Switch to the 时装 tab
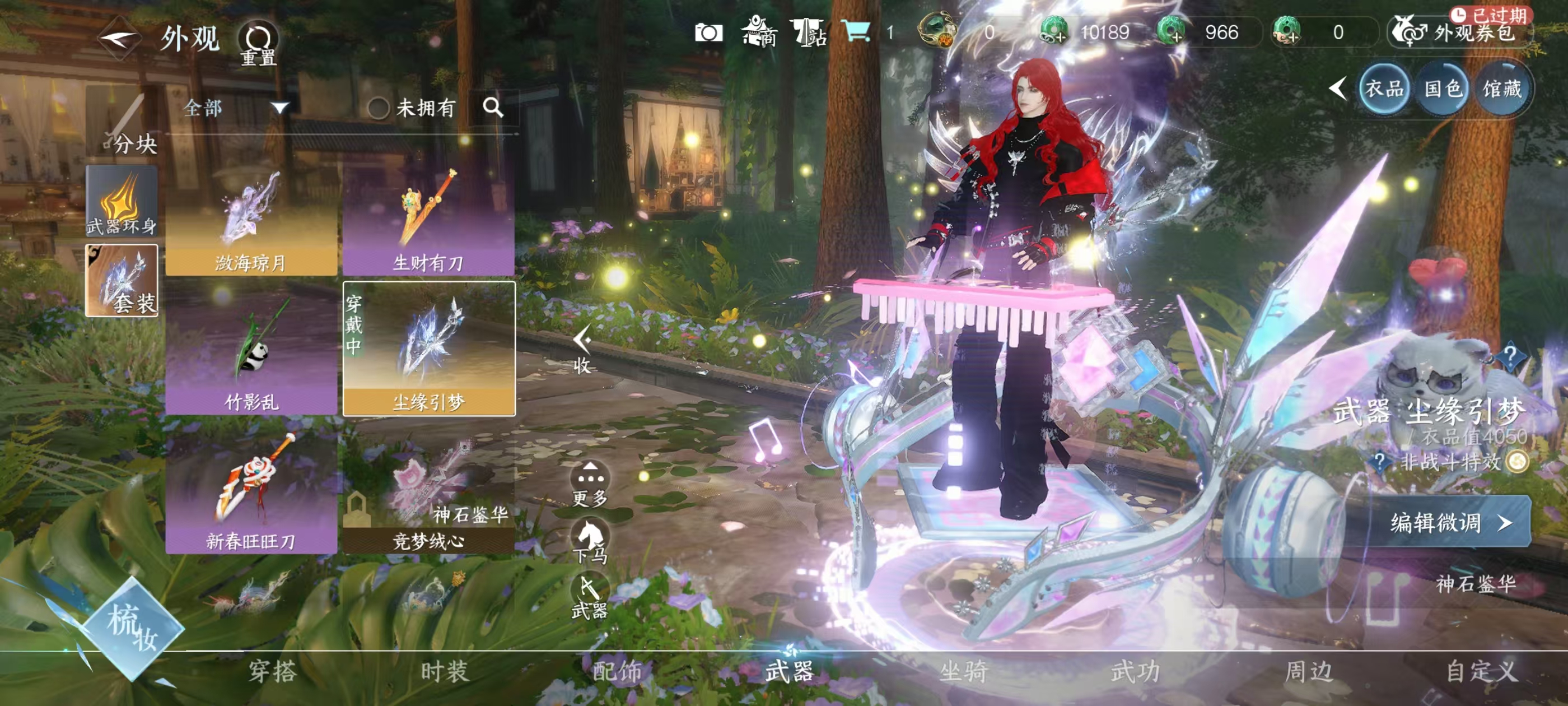Image resolution: width=1568 pixels, height=706 pixels. 444,672
